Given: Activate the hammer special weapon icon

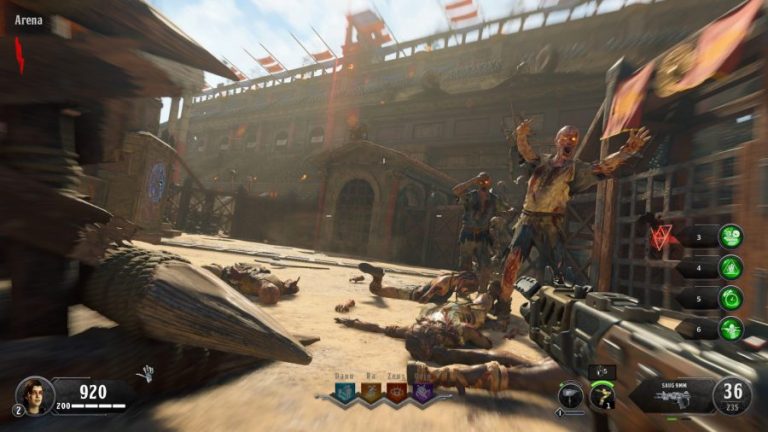Looking at the screenshot, I should [x=571, y=395].
